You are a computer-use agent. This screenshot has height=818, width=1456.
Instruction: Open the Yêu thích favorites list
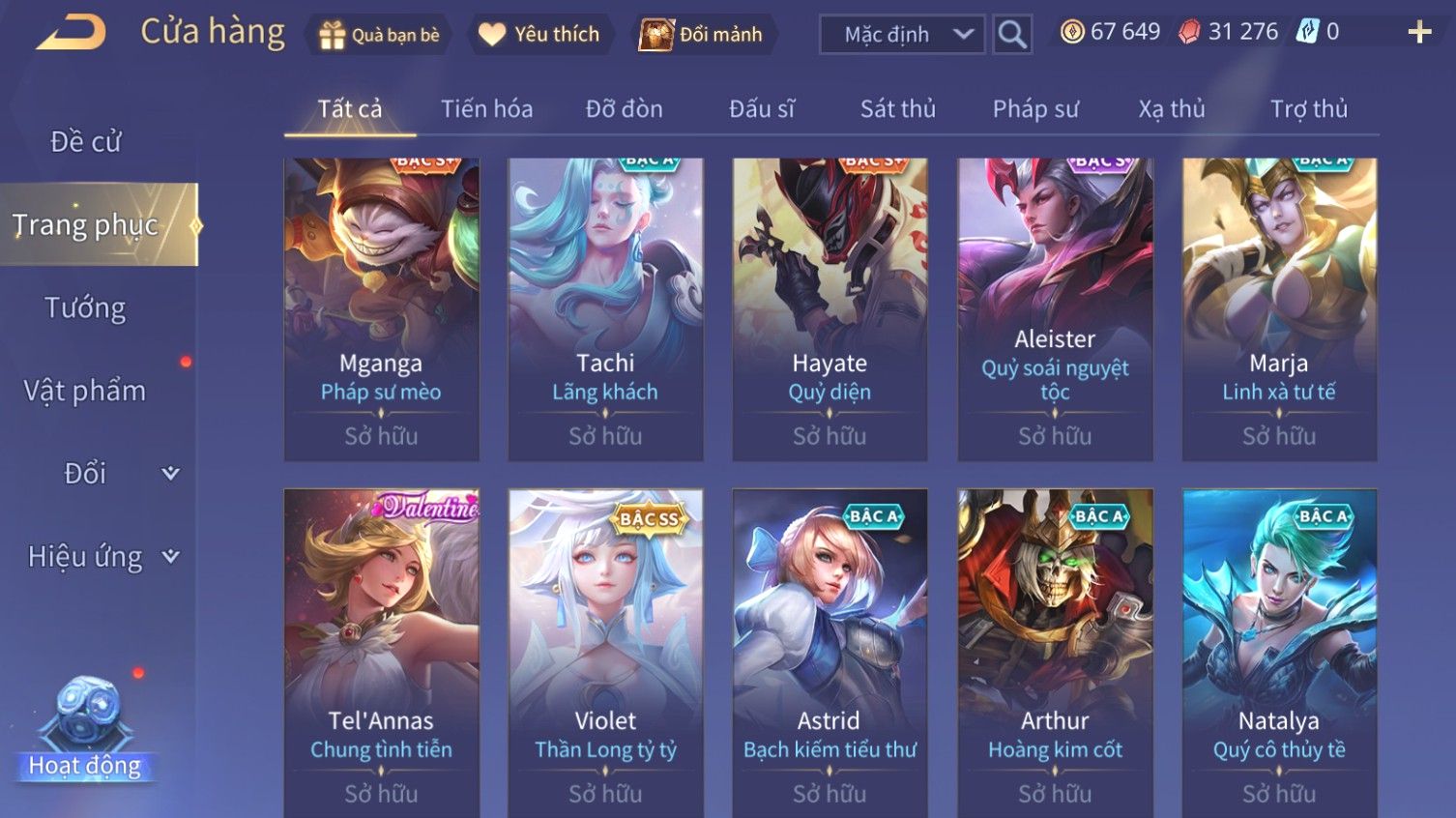(539, 35)
